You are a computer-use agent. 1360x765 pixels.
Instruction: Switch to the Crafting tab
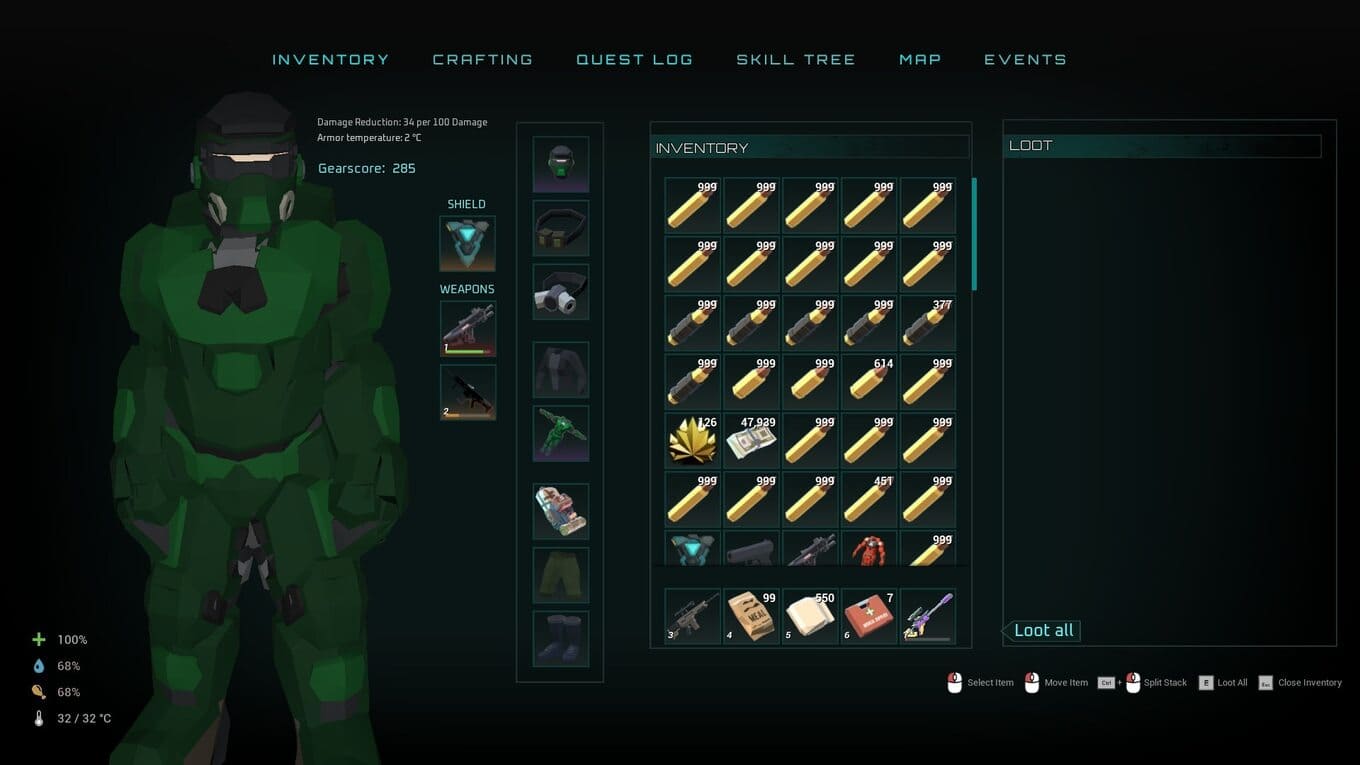pos(482,60)
